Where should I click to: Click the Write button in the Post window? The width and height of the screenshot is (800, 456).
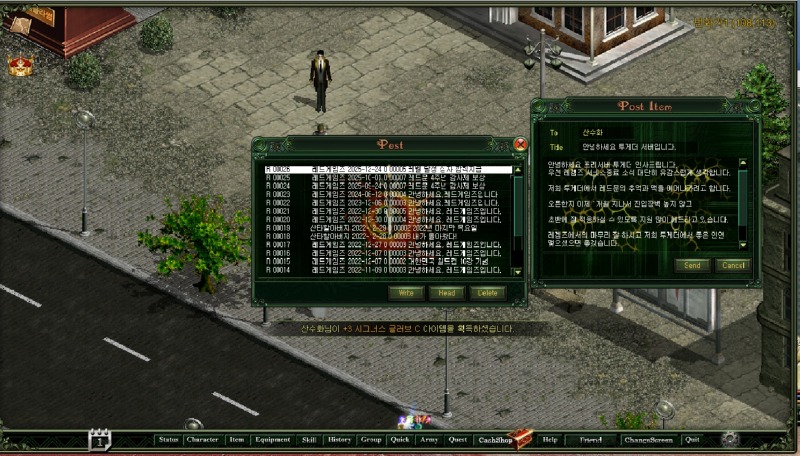pyautogui.click(x=406, y=293)
